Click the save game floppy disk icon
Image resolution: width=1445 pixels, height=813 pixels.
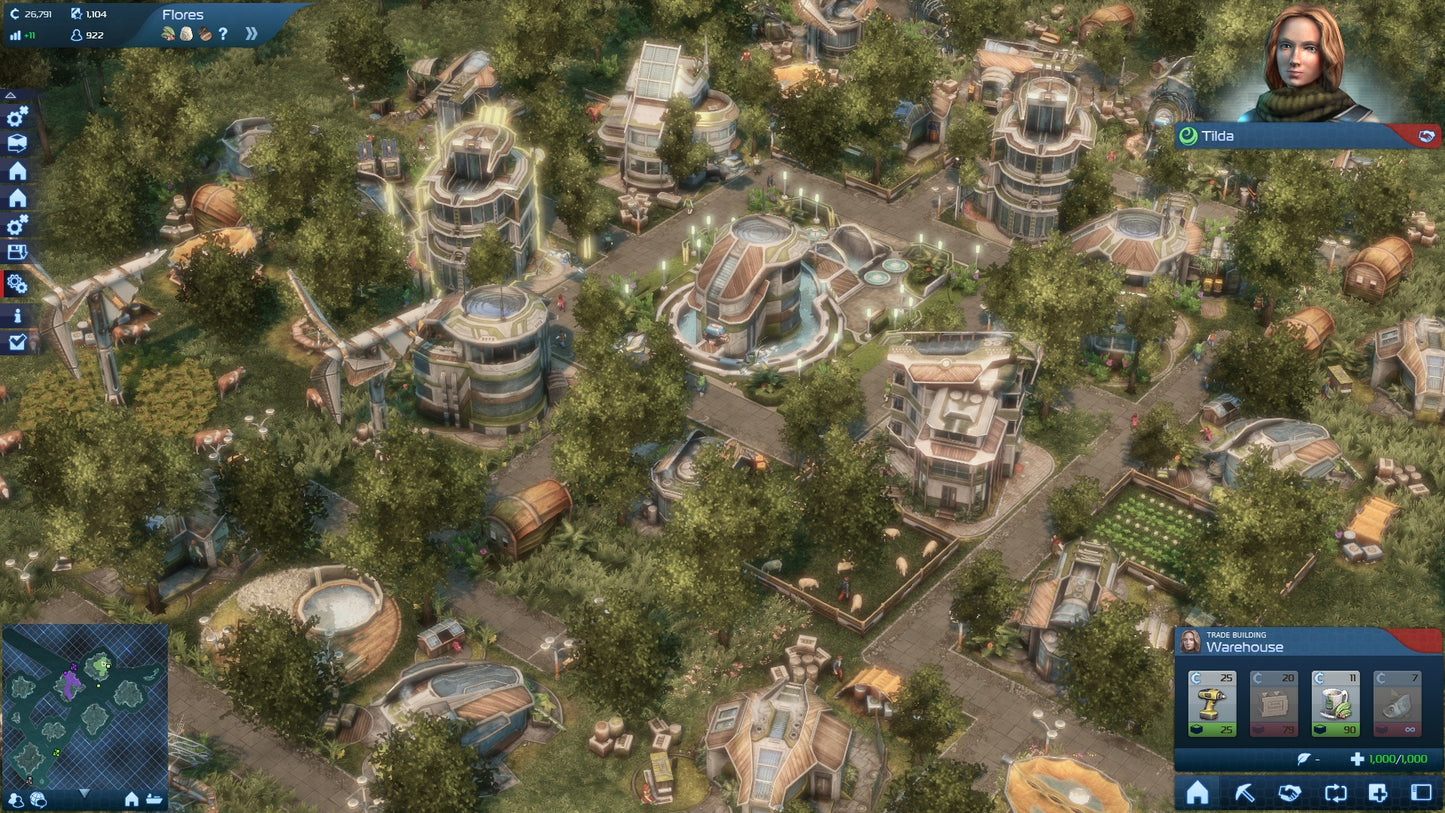[16, 249]
